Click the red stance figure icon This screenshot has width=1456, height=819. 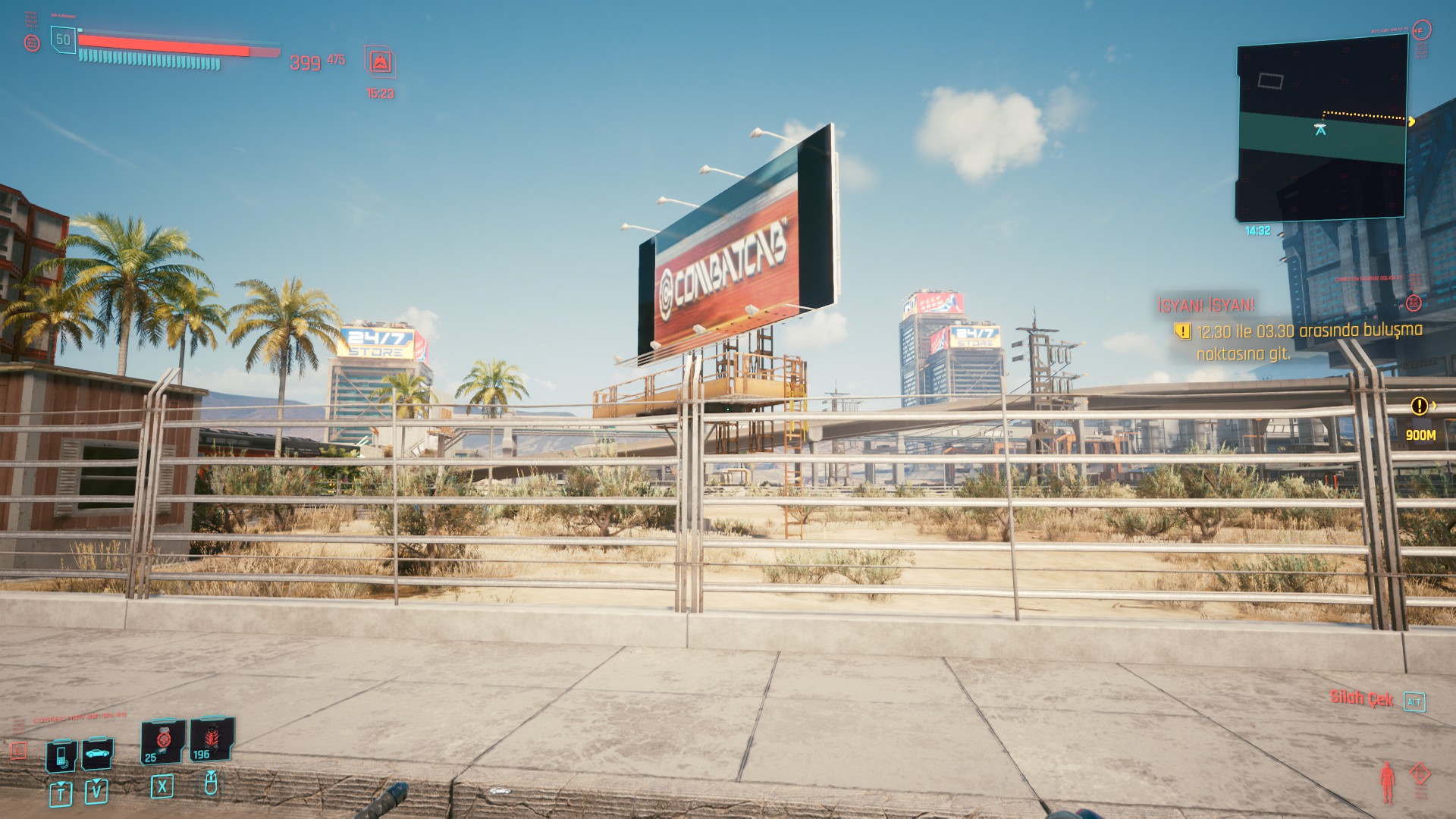(x=1387, y=781)
